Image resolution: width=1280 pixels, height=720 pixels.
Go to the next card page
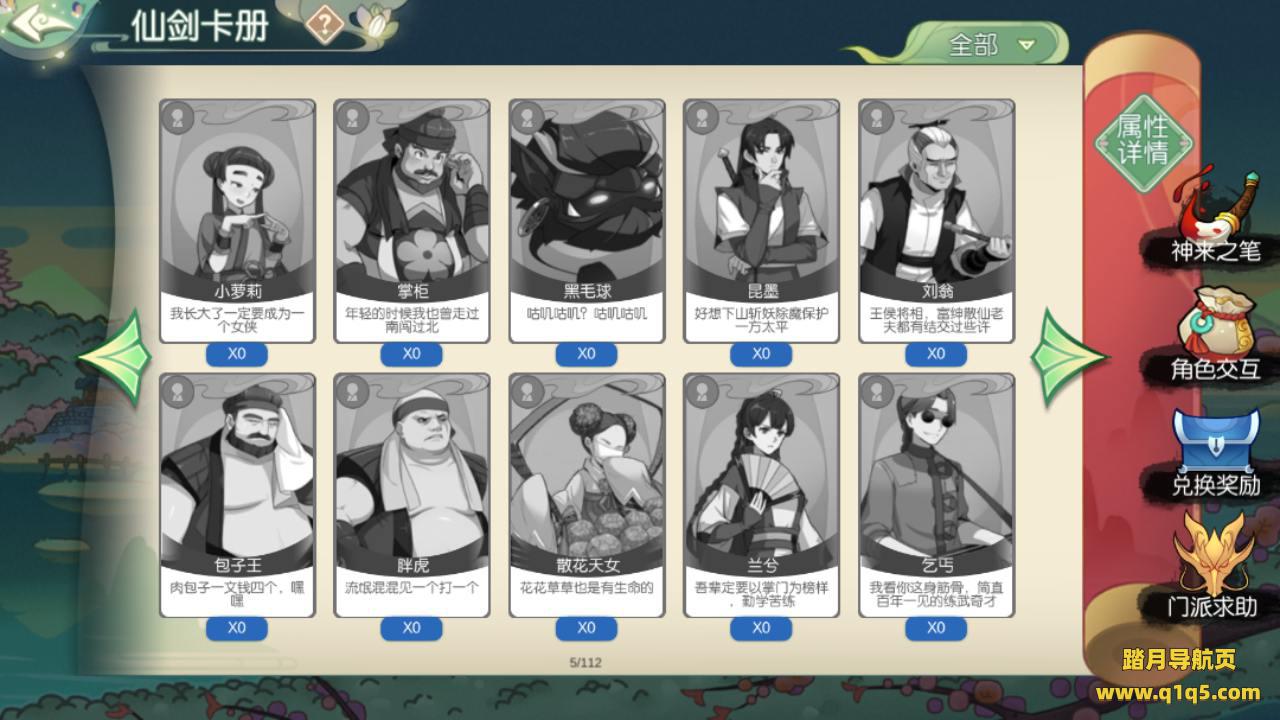pos(1069,357)
